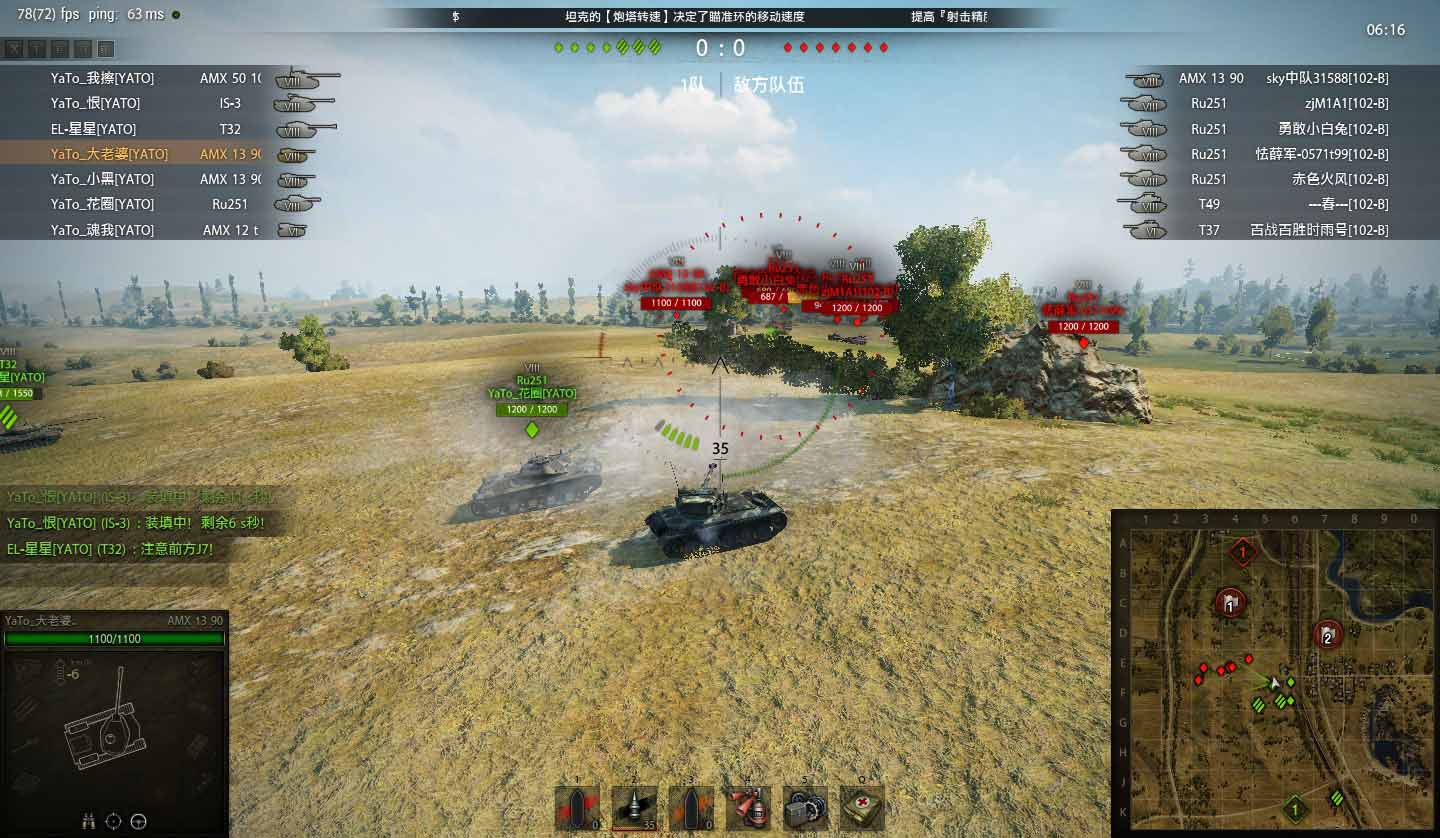Select the rightmost player-panel view mode button

pyautogui.click(x=106, y=48)
